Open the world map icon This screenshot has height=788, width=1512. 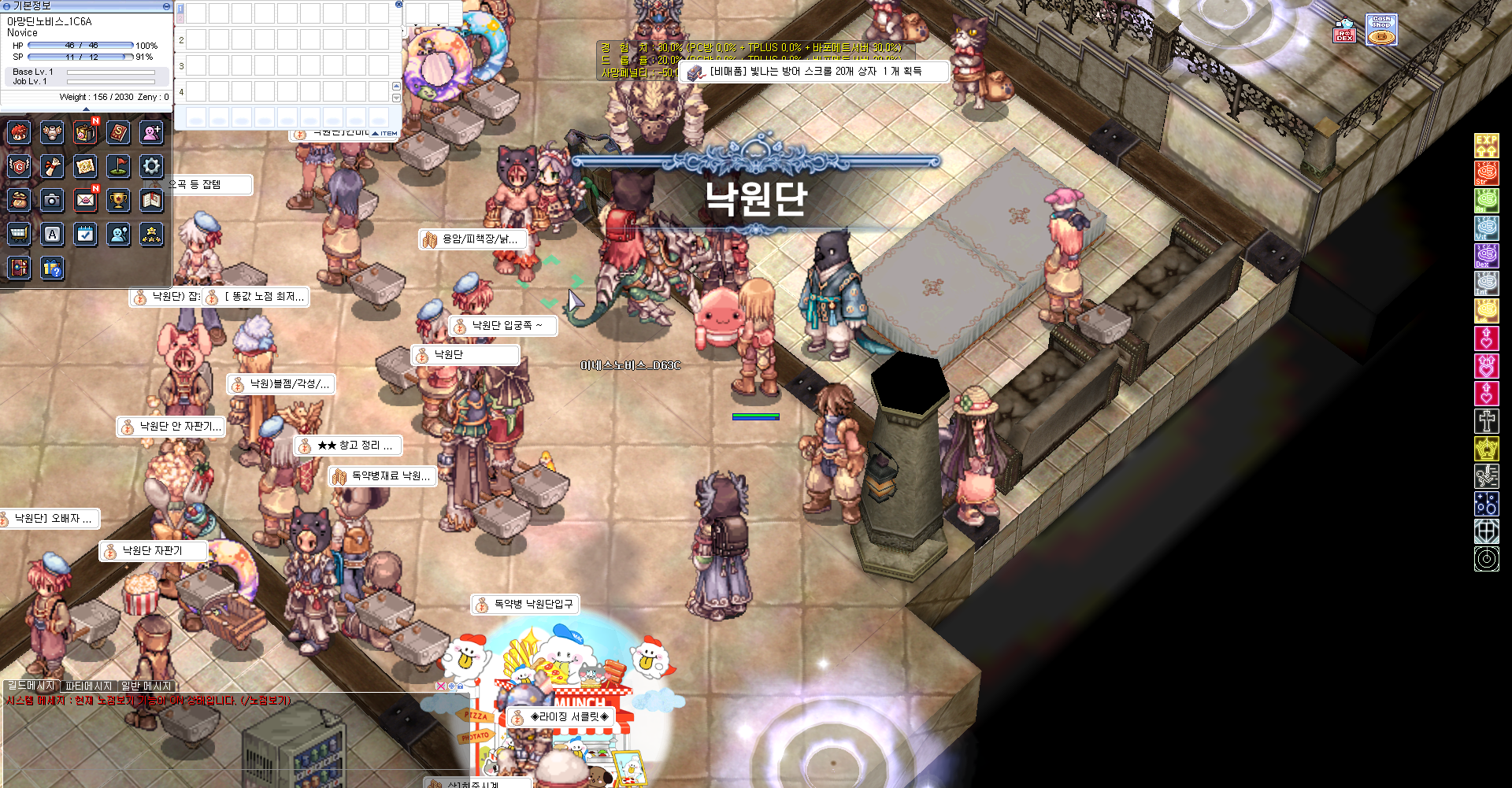coord(86,166)
